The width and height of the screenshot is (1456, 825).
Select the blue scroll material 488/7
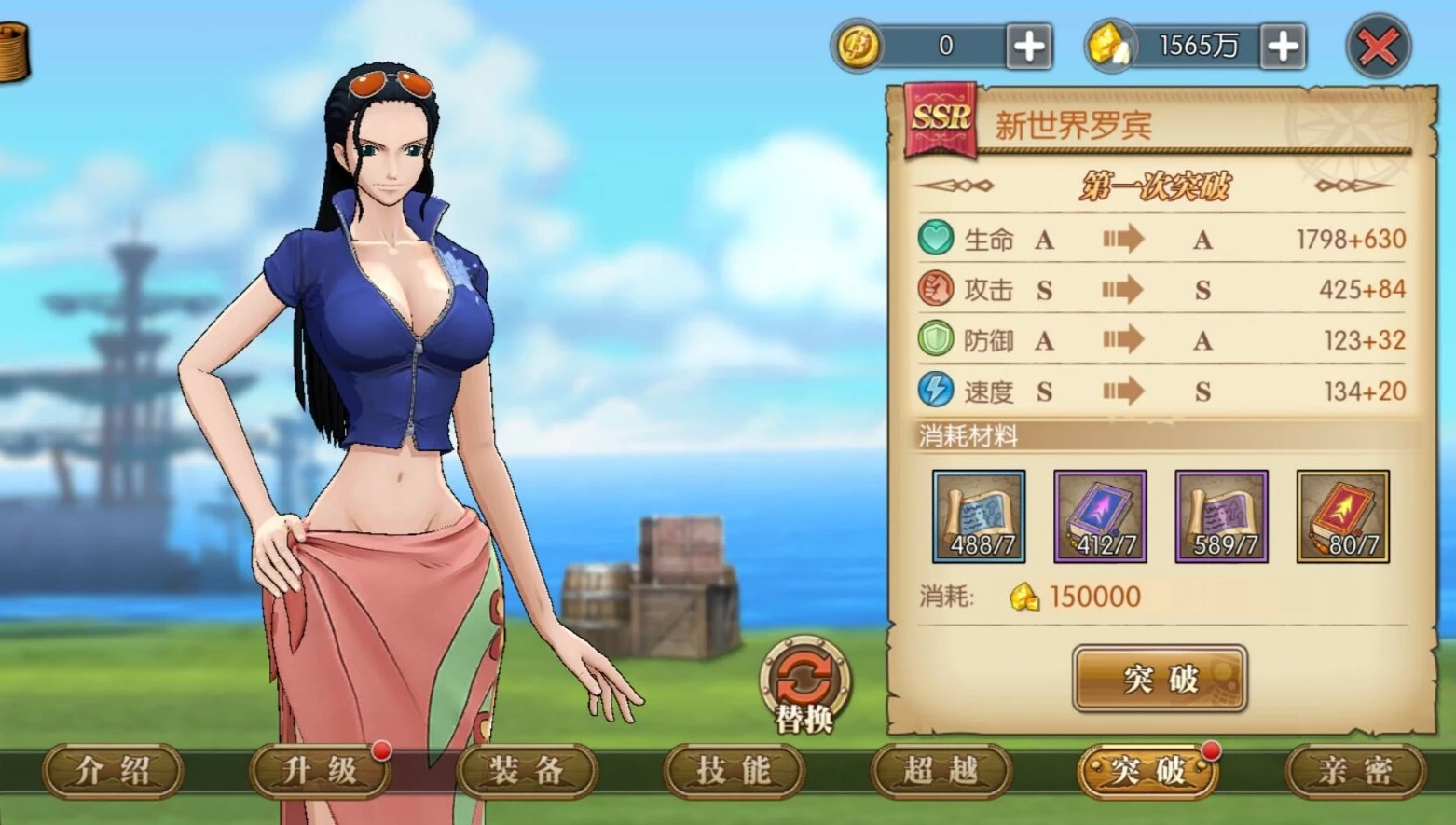click(x=979, y=516)
